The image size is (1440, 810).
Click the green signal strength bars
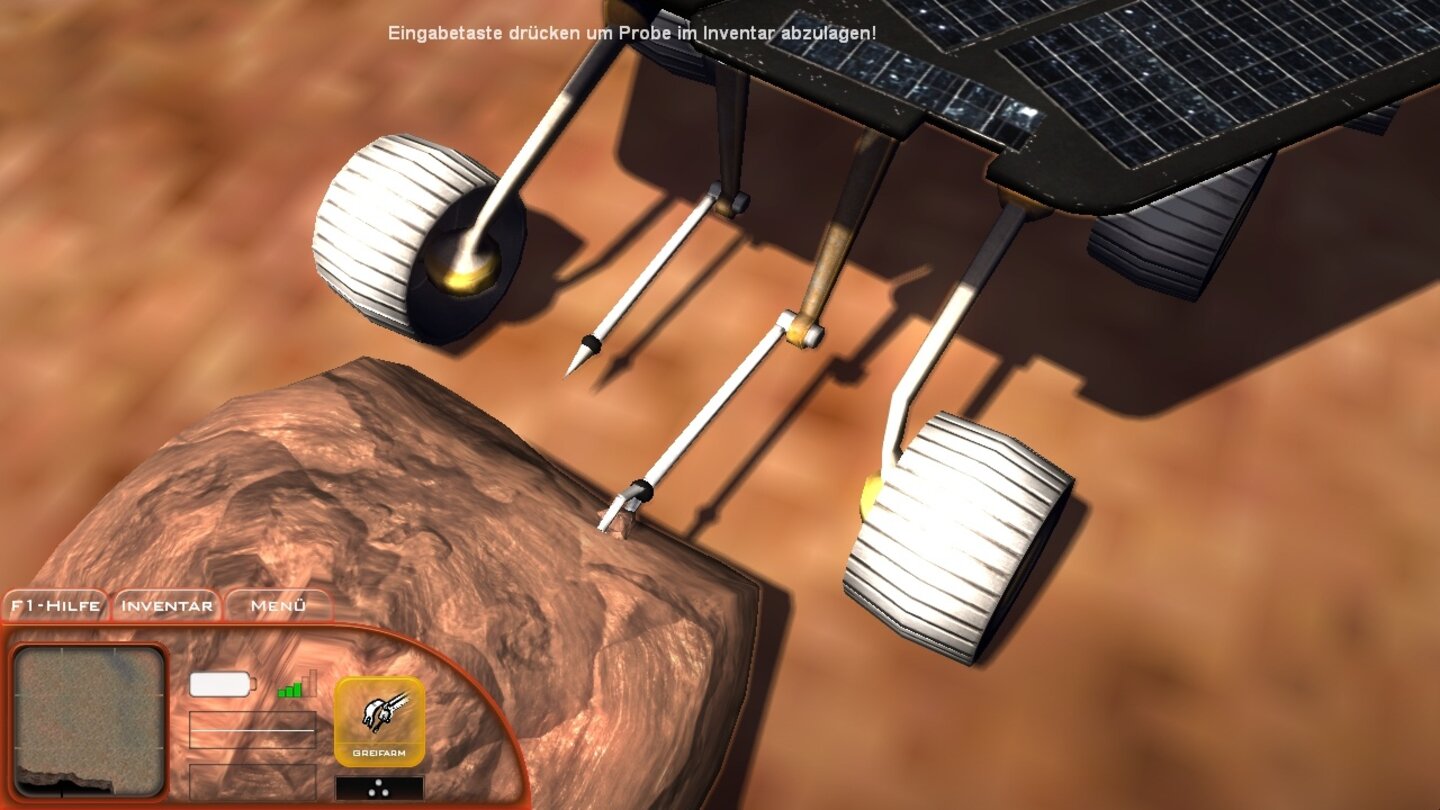tap(291, 690)
